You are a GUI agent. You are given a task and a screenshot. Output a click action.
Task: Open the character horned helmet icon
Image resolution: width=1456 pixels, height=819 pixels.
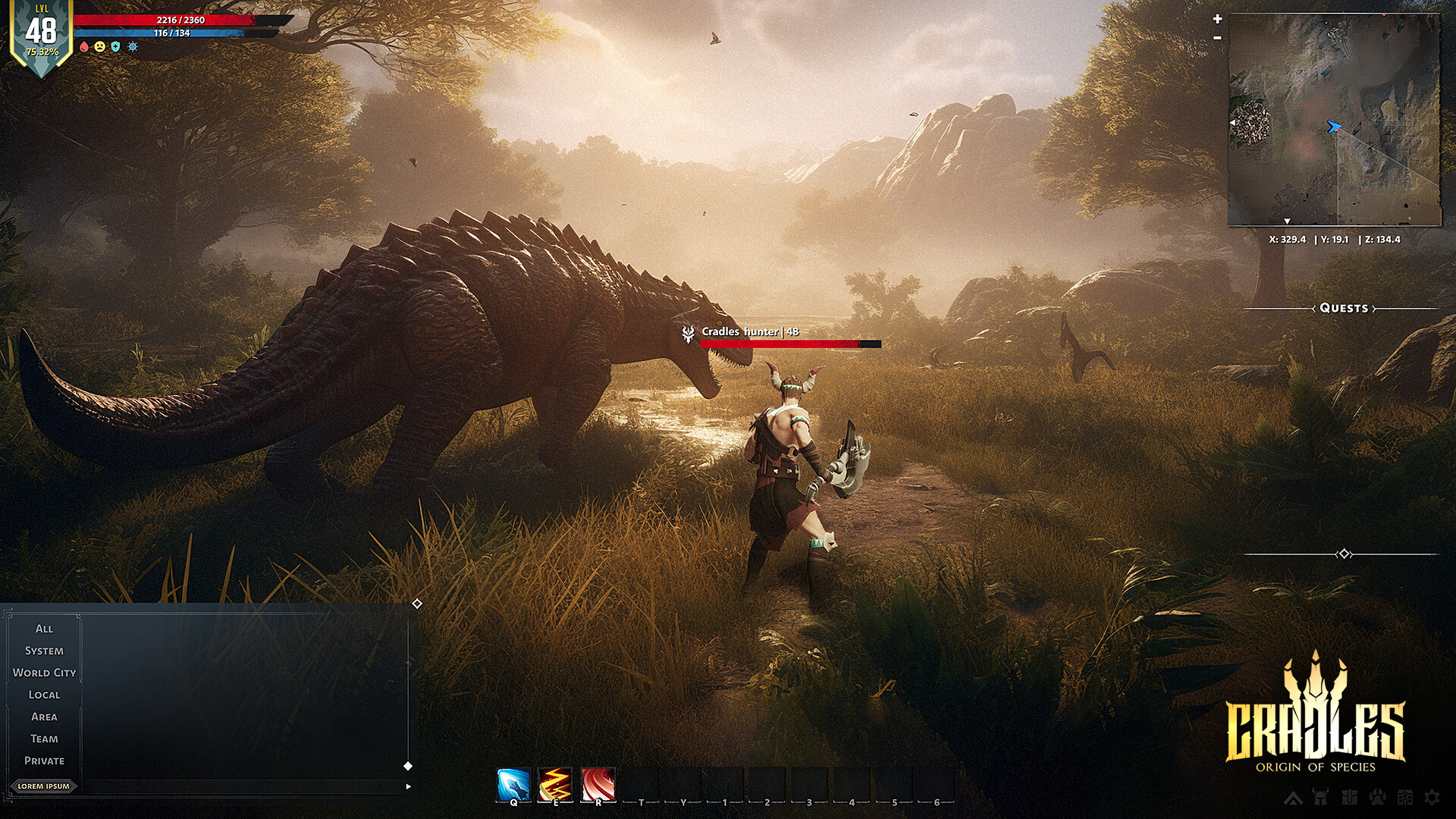(1321, 797)
